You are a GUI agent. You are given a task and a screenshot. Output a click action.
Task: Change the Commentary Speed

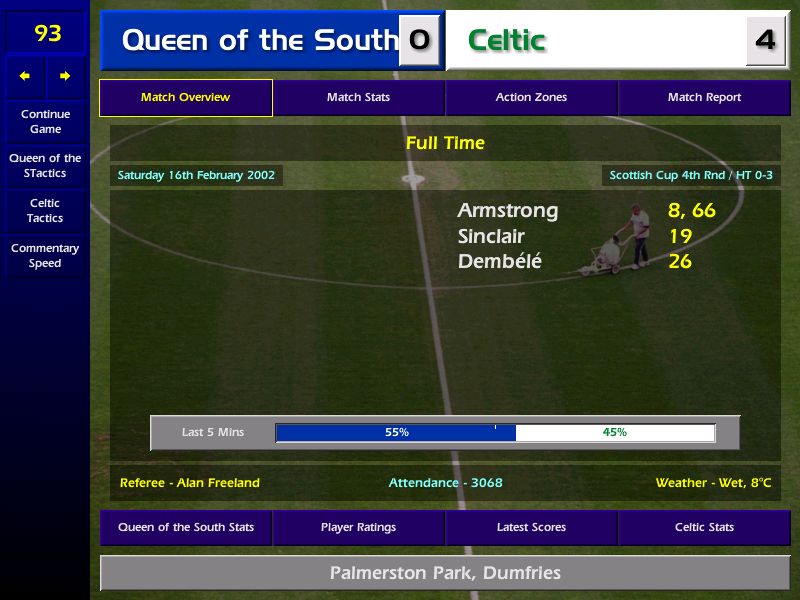[x=45, y=256]
